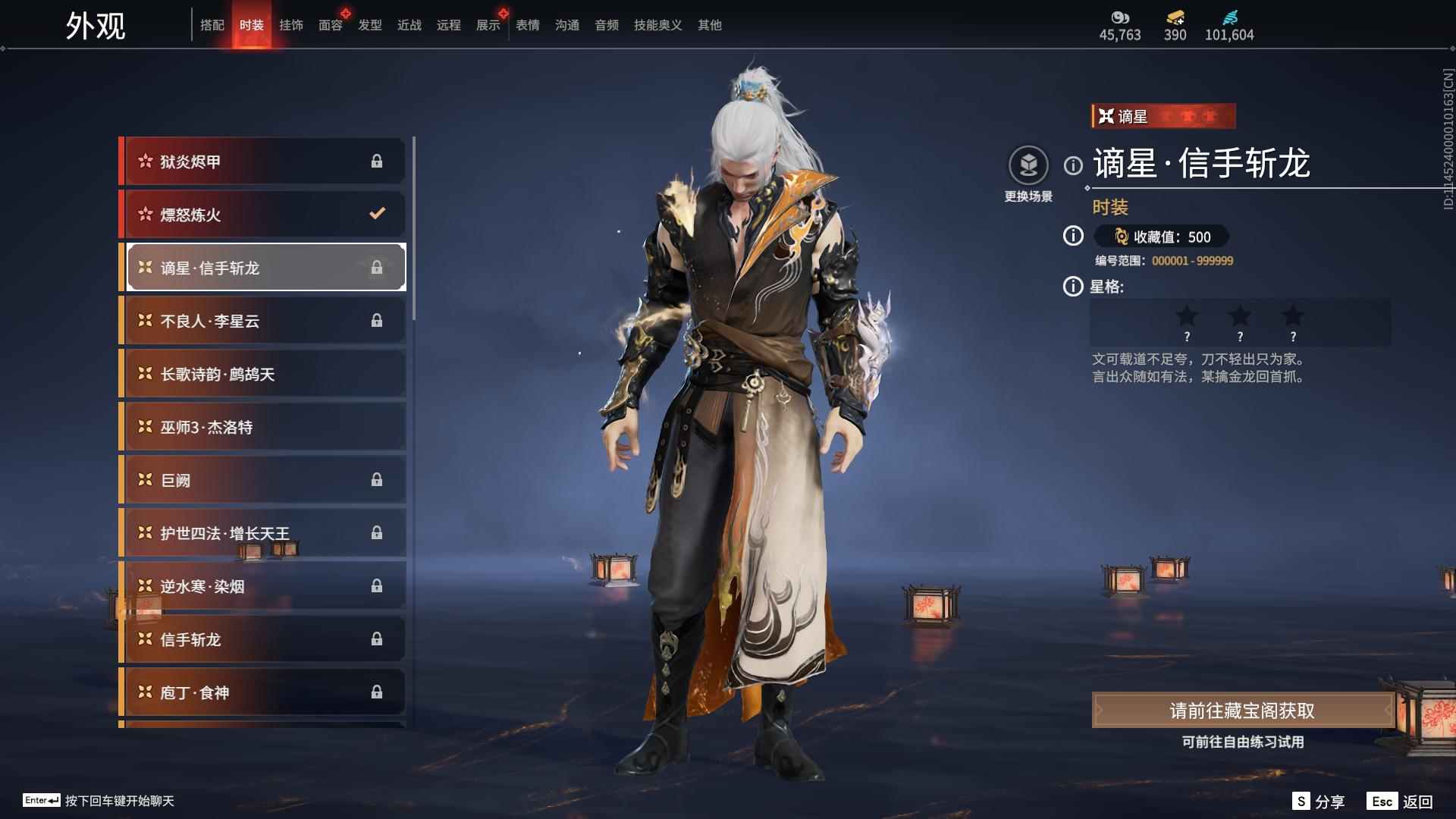Open the 挂饰 accessories tab
Viewport: 1456px width, 819px height.
[x=291, y=25]
